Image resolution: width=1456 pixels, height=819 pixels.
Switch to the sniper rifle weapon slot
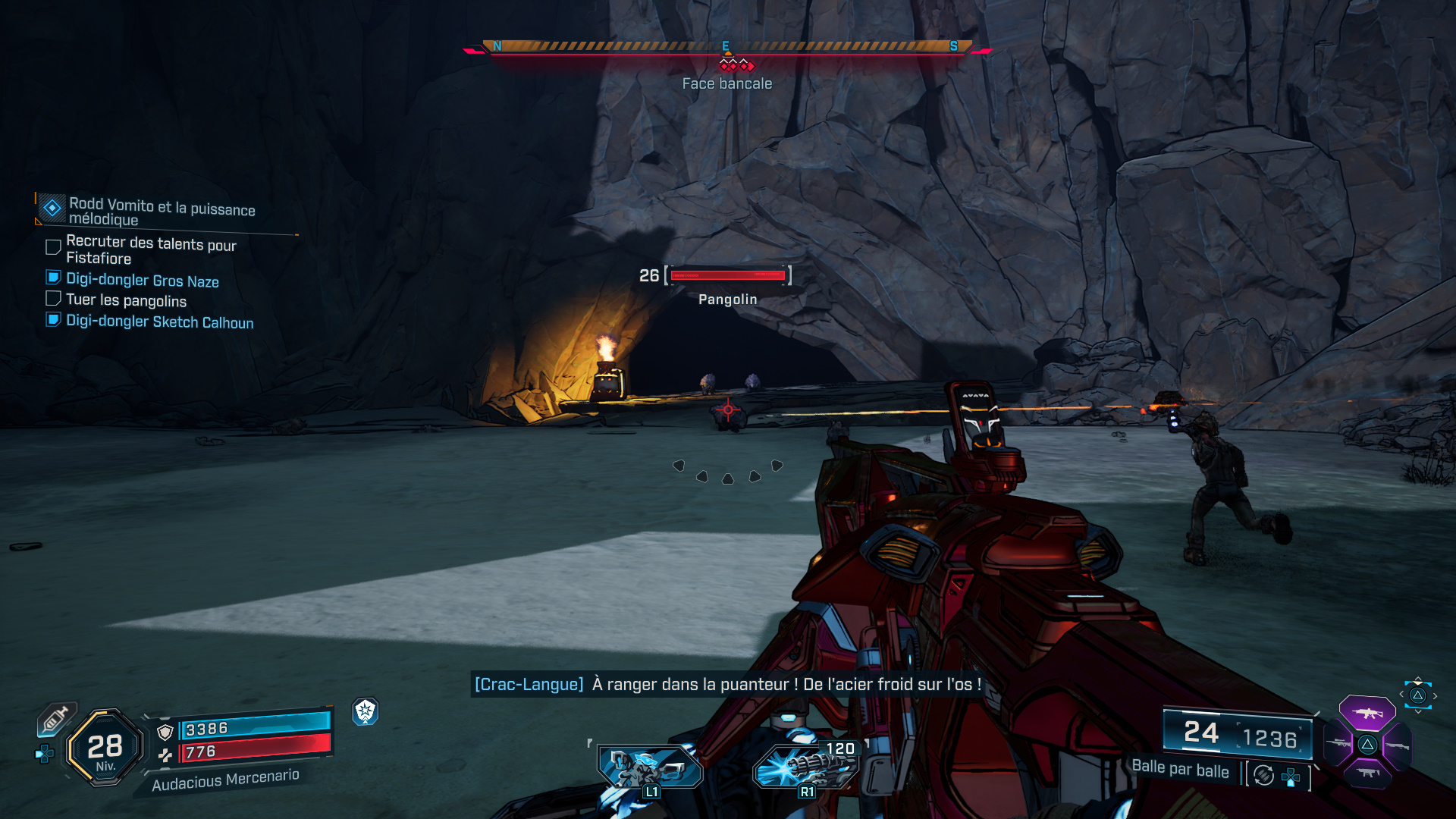1338,744
